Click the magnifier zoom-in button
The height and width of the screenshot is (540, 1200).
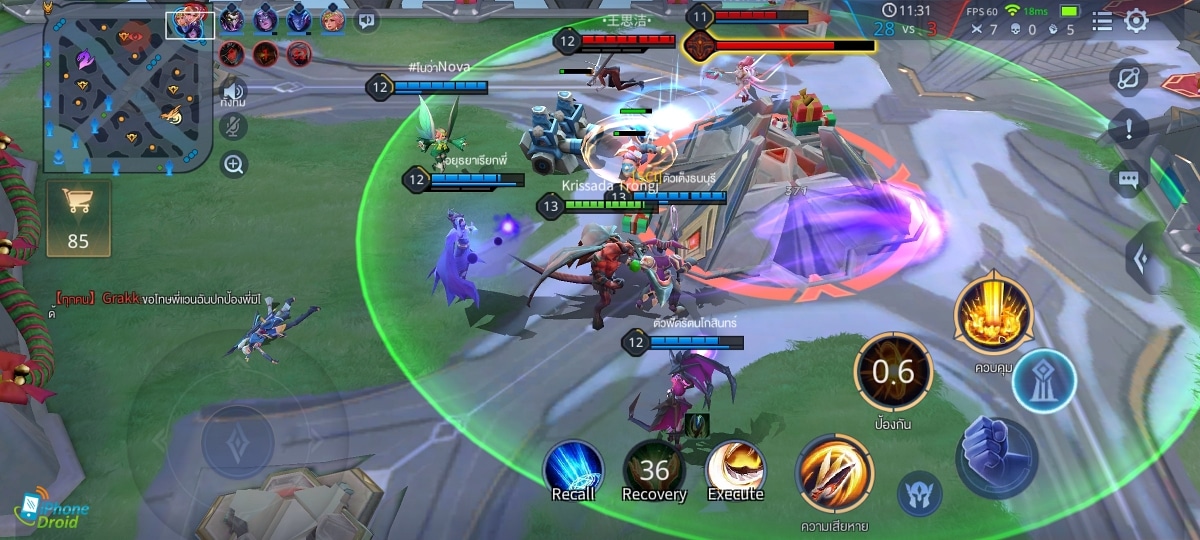pos(234,164)
